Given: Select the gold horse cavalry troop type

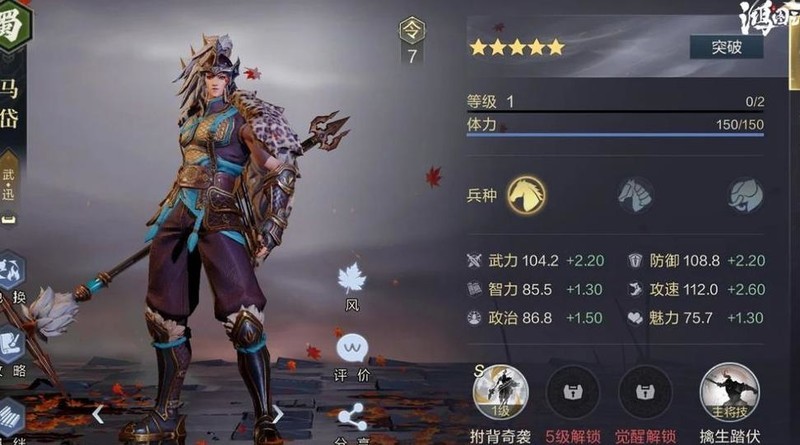Looking at the screenshot, I should 526,193.
